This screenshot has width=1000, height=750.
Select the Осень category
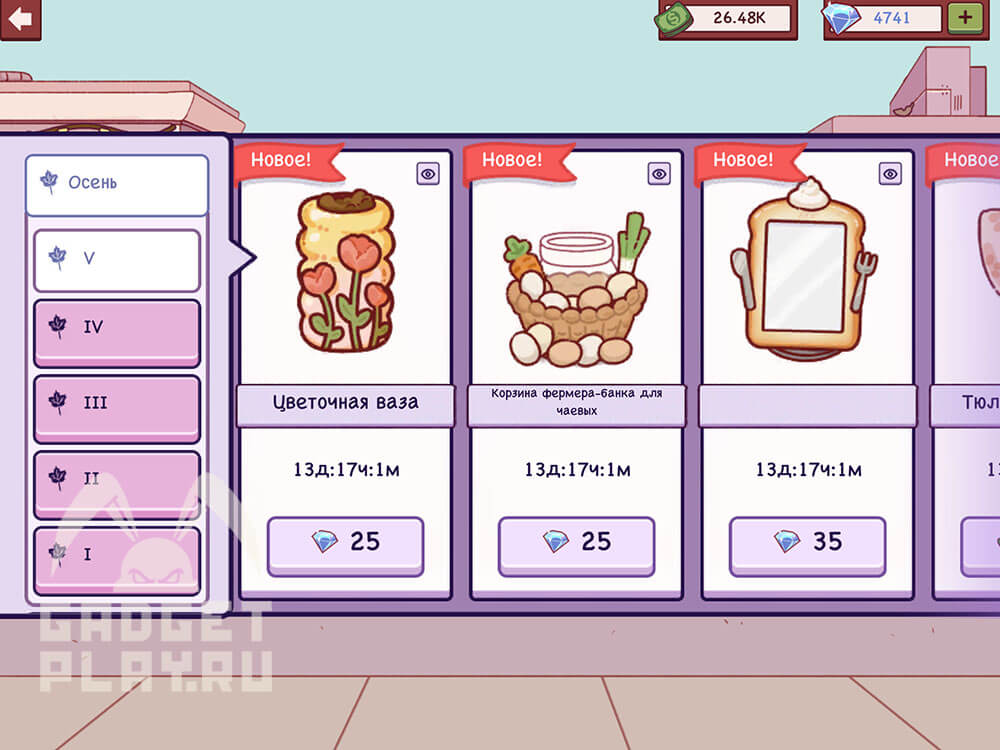[116, 184]
